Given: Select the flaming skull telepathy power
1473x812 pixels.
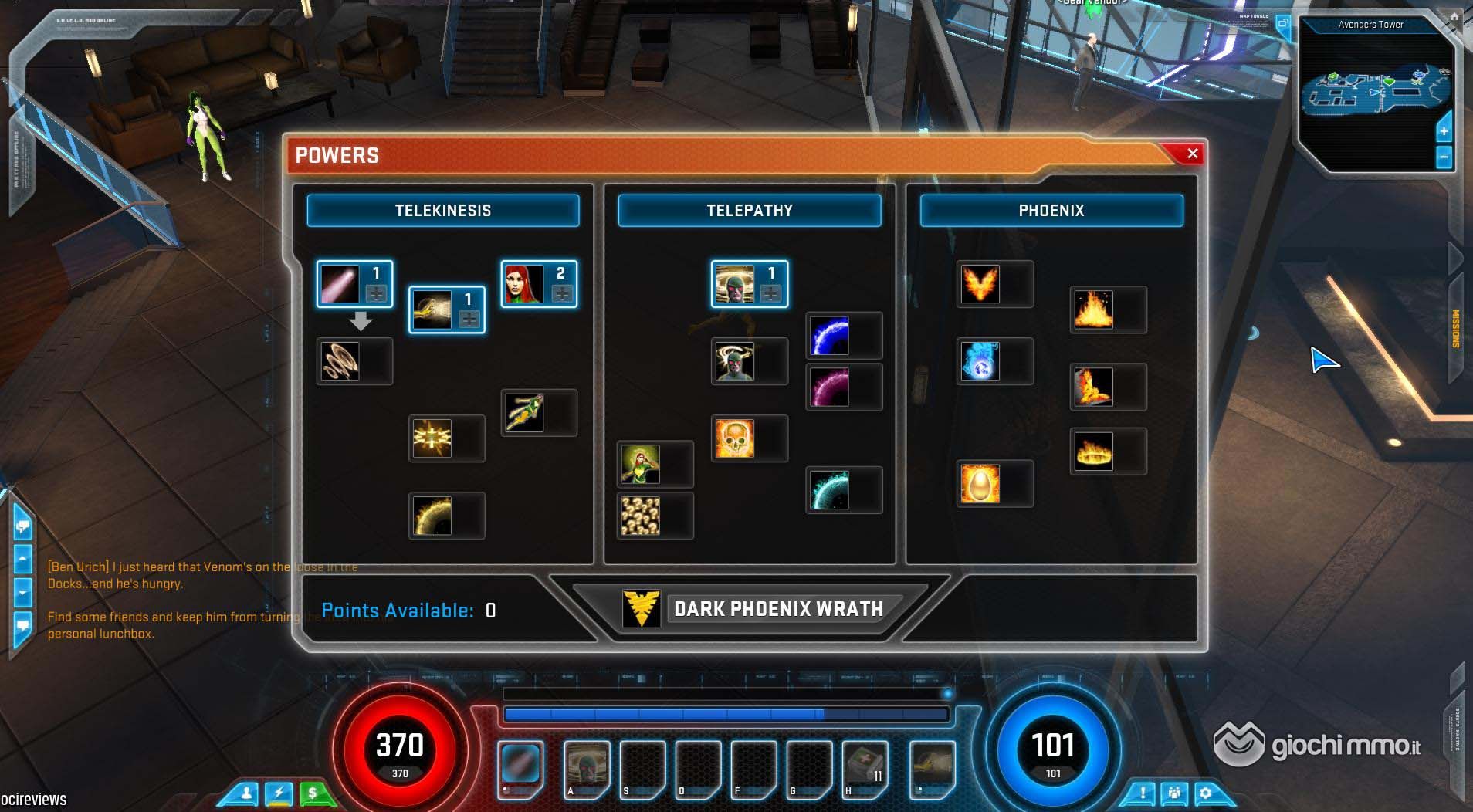Looking at the screenshot, I should (734, 438).
